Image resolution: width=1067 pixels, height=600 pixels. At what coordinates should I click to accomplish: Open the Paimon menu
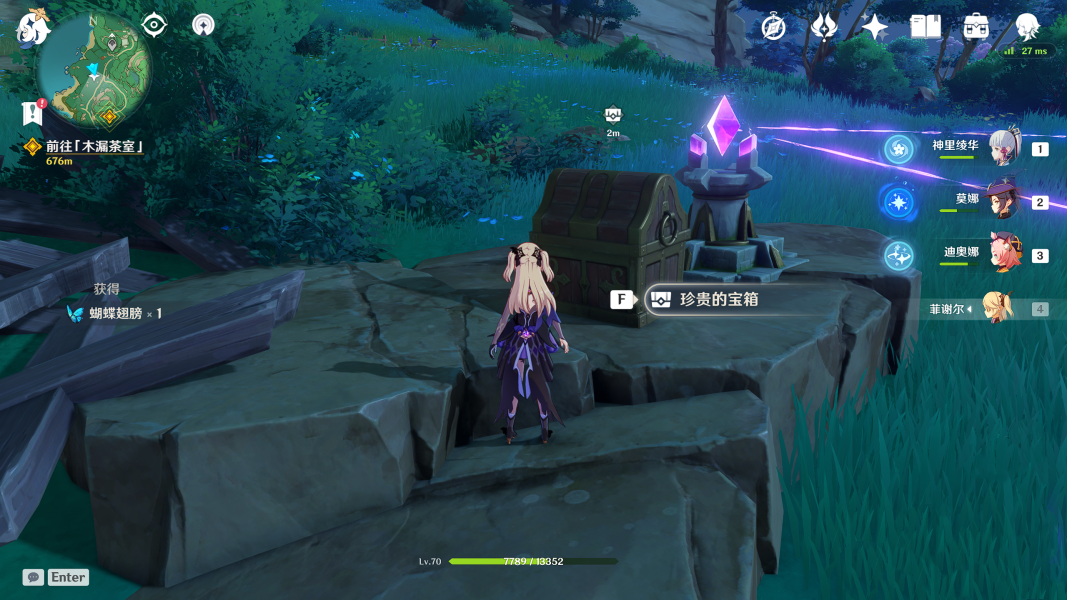pyautogui.click(x=32, y=29)
